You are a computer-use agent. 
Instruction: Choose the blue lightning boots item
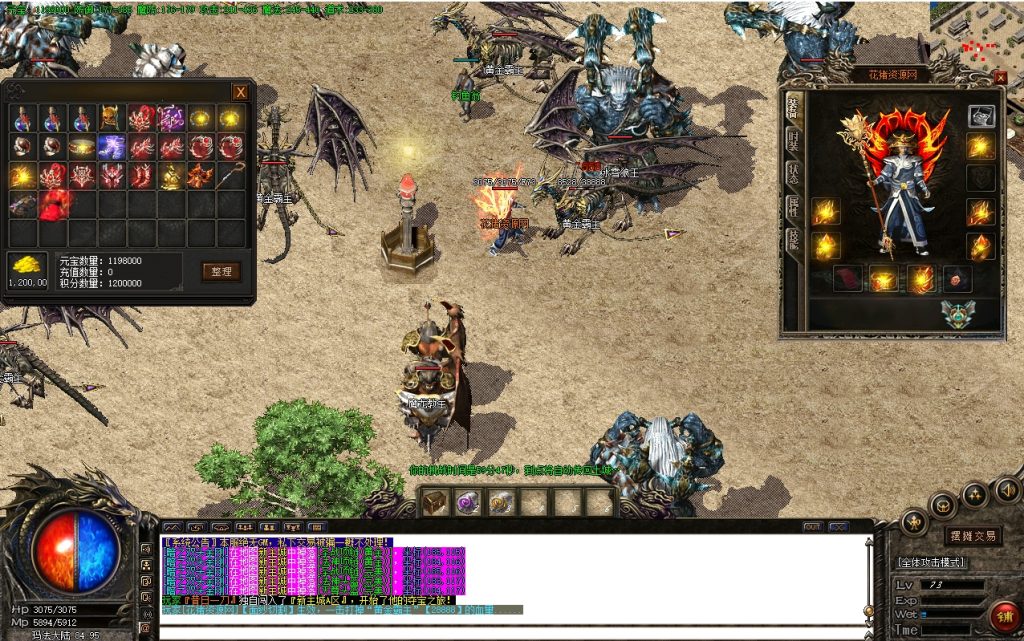(x=110, y=147)
